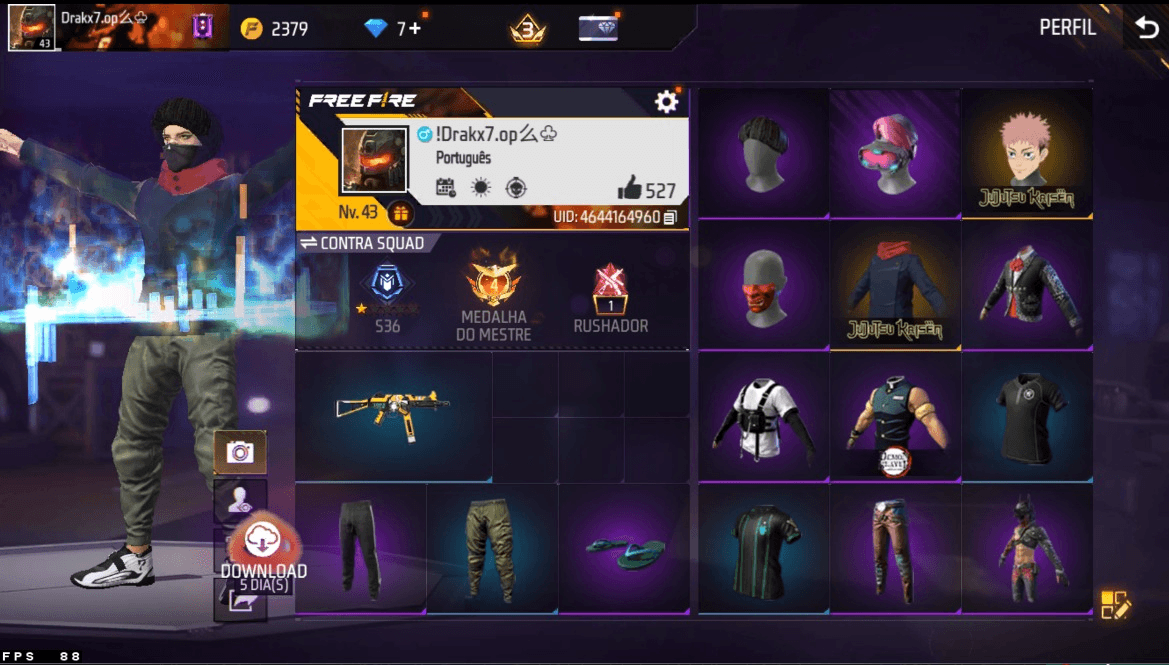Select the black beanie hat item

(x=763, y=152)
